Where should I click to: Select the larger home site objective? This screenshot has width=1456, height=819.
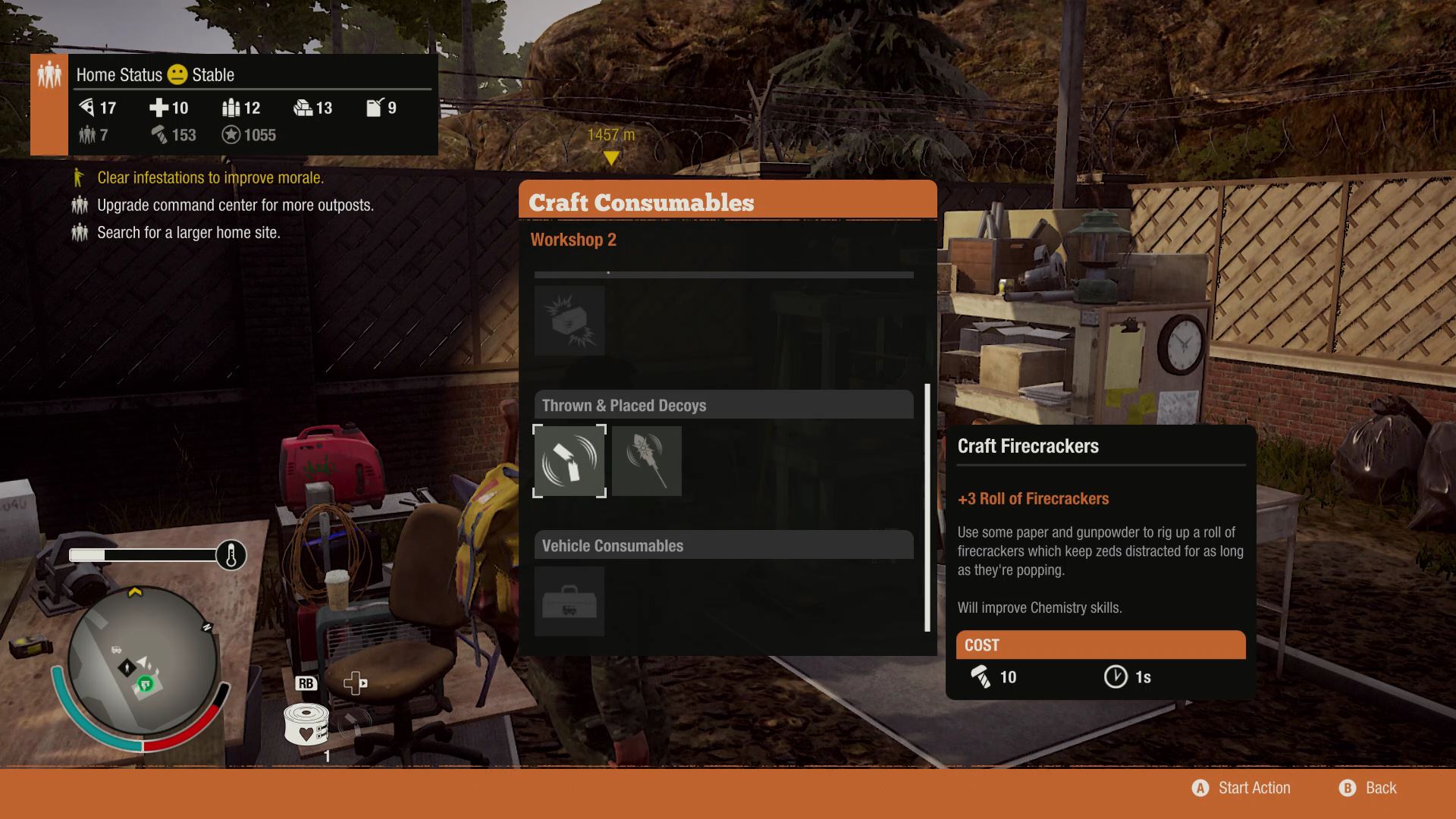[x=188, y=233]
